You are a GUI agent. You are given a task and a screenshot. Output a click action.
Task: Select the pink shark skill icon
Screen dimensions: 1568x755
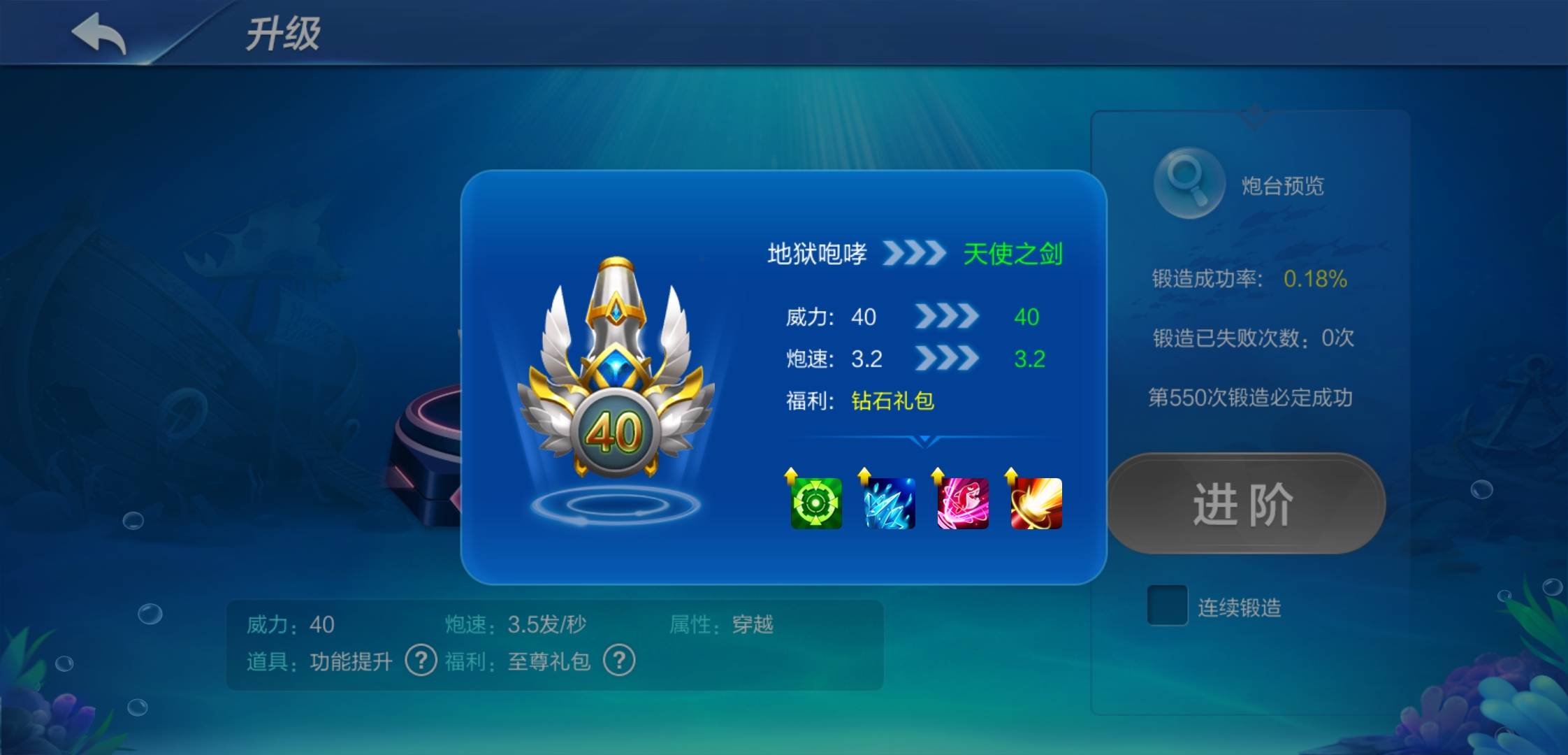click(x=962, y=505)
